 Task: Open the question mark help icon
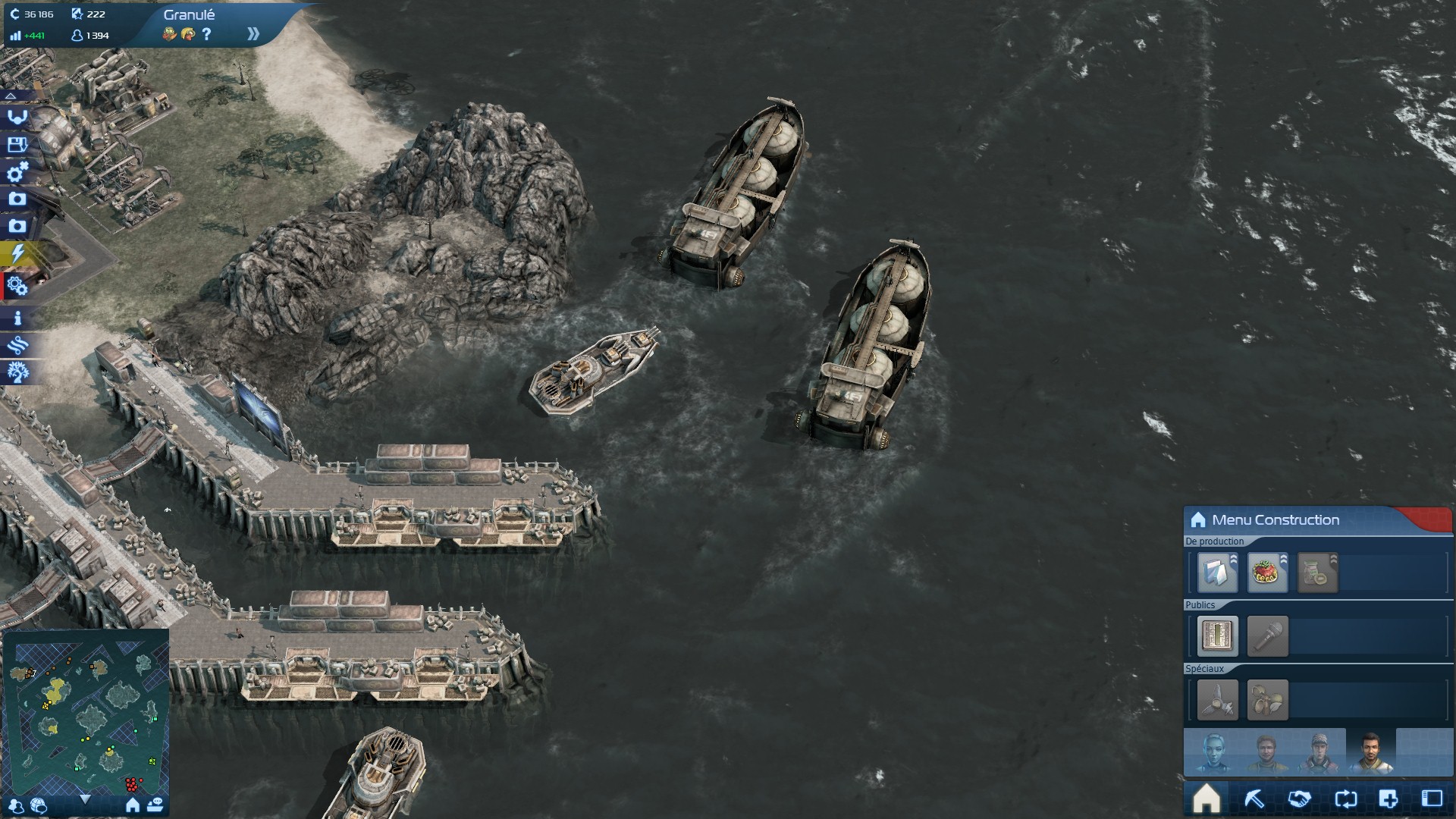click(x=206, y=34)
